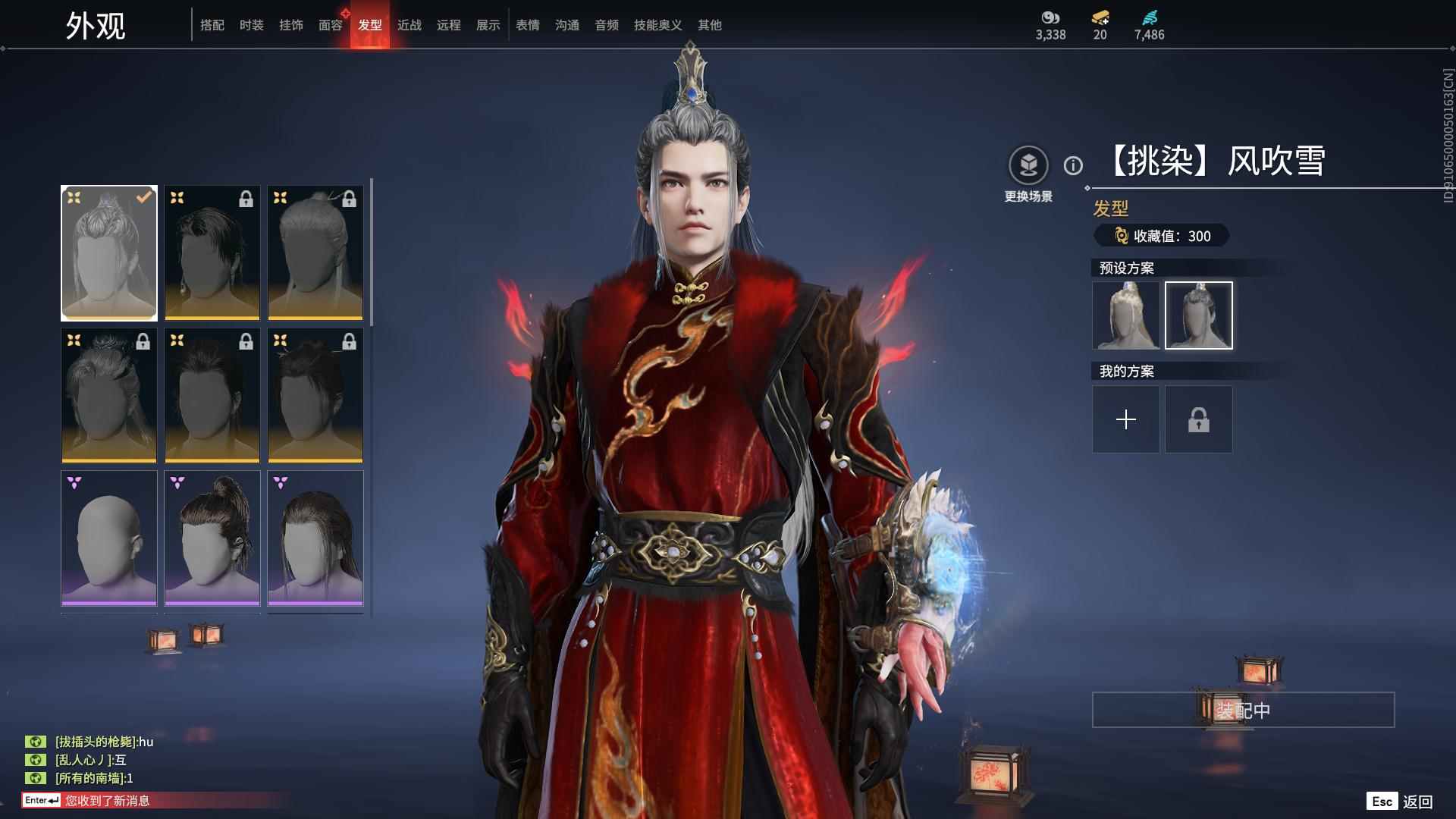Pick the purple-tier topknot ponytail hairstyle
Screen dimensions: 1456x819
tap(212, 538)
